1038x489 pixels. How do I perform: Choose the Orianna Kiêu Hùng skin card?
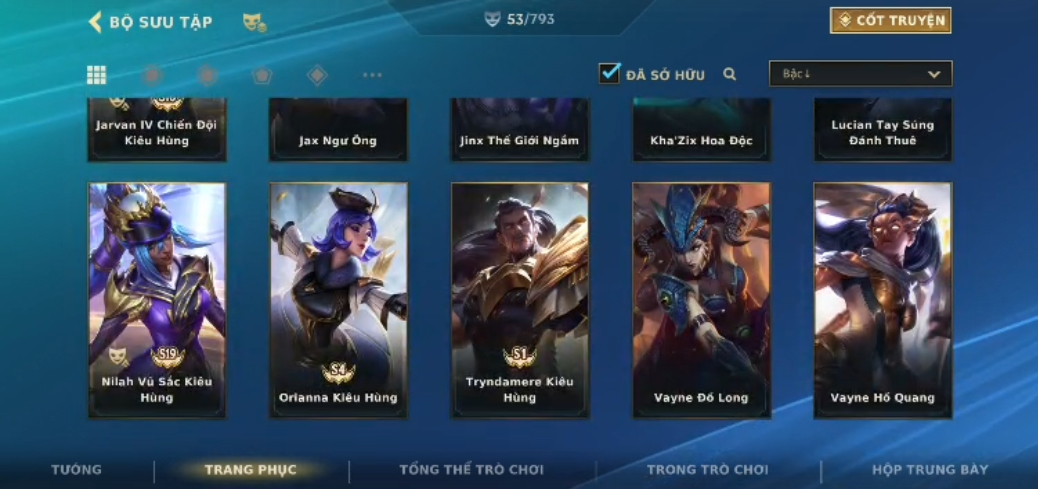click(338, 299)
